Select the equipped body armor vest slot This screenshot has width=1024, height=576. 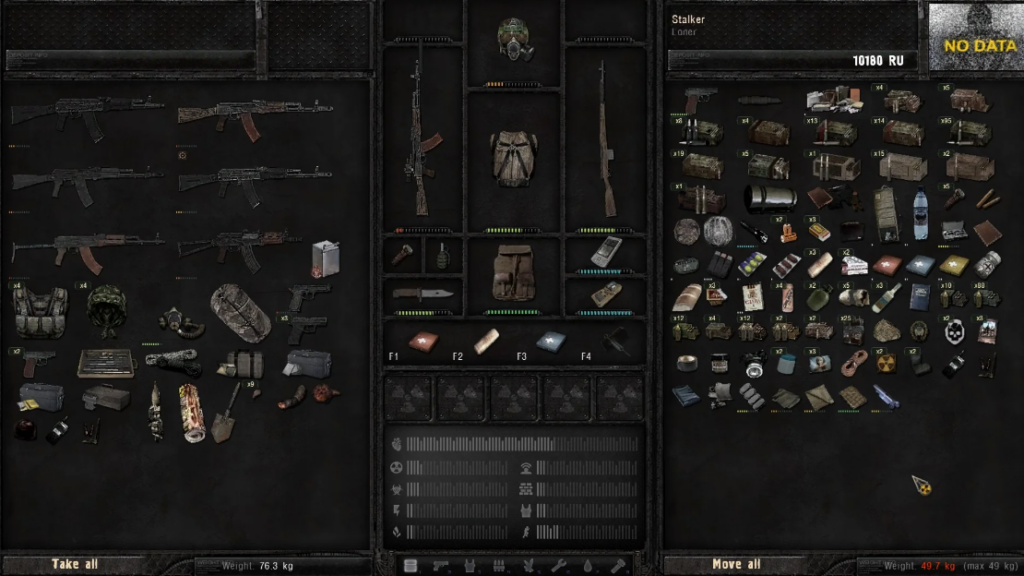coord(514,157)
